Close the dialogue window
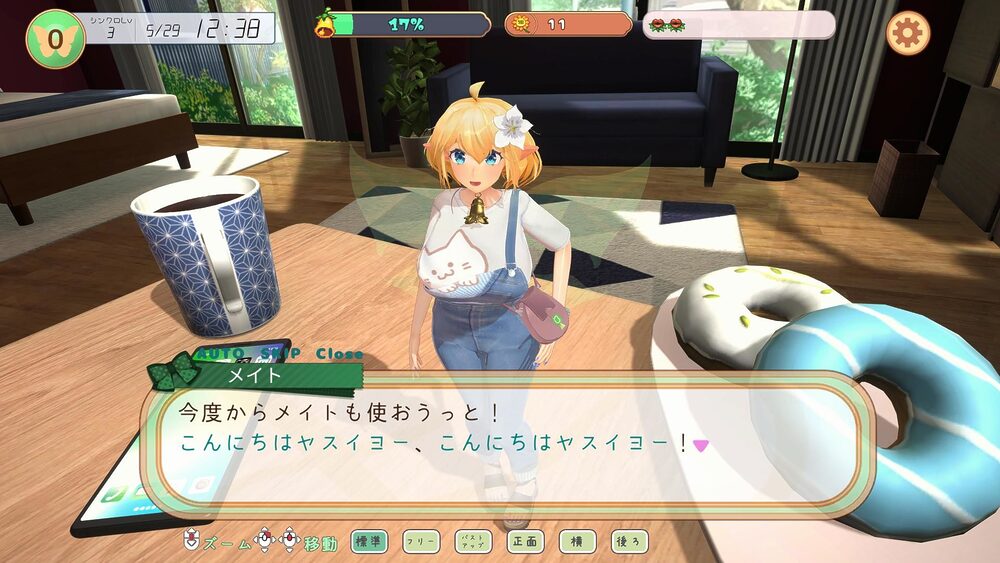The width and height of the screenshot is (1000, 563). [339, 354]
